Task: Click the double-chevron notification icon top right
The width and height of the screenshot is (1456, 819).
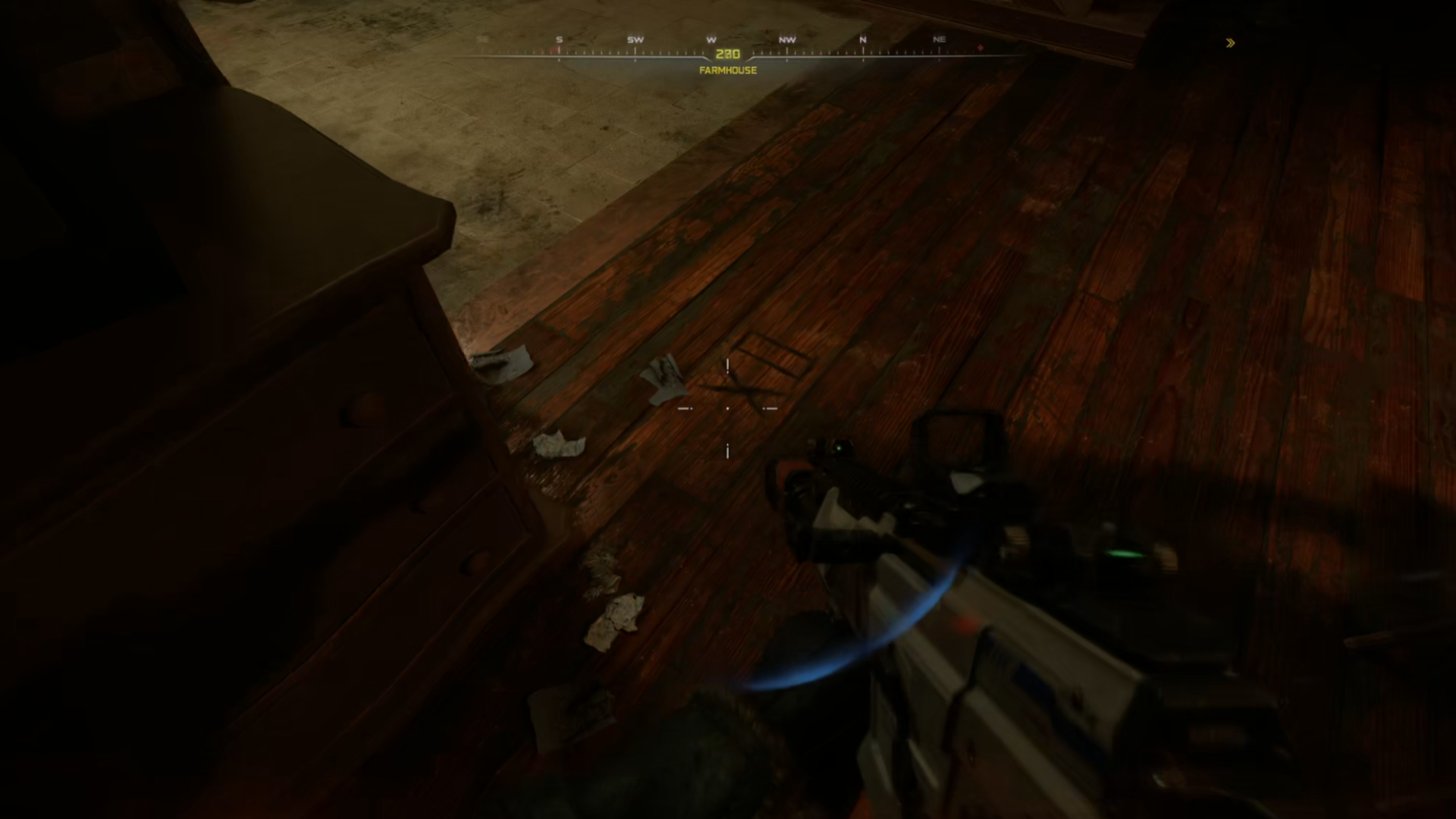Action: pyautogui.click(x=1230, y=43)
